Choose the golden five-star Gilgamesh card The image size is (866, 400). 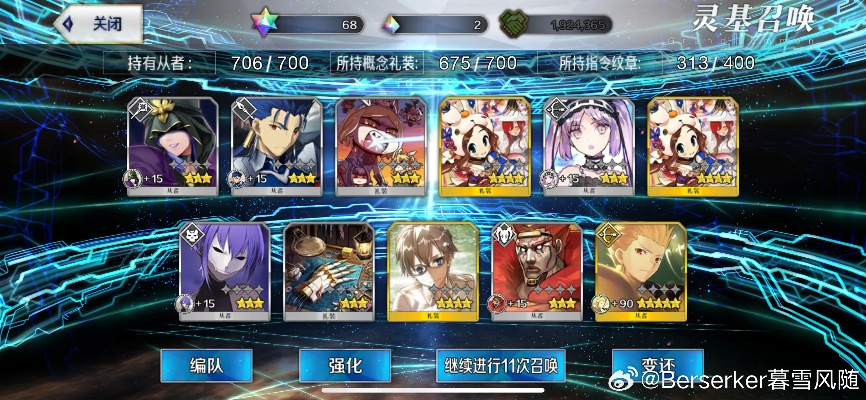[640, 268]
